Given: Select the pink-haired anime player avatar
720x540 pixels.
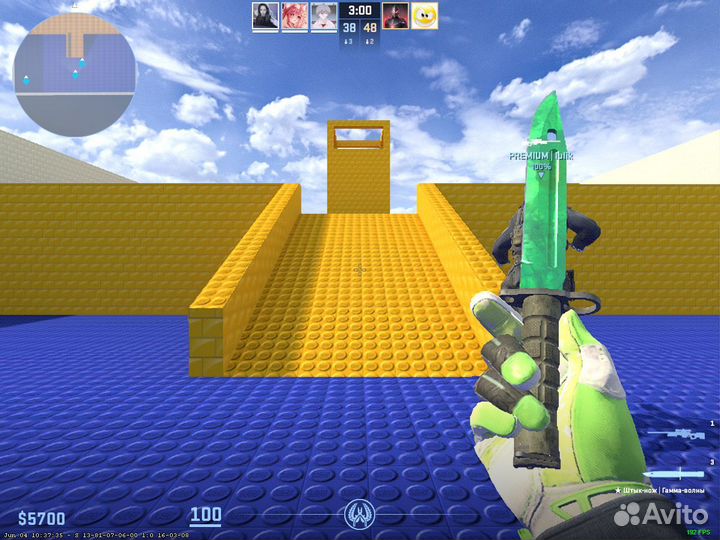Looking at the screenshot, I should click(x=294, y=16).
